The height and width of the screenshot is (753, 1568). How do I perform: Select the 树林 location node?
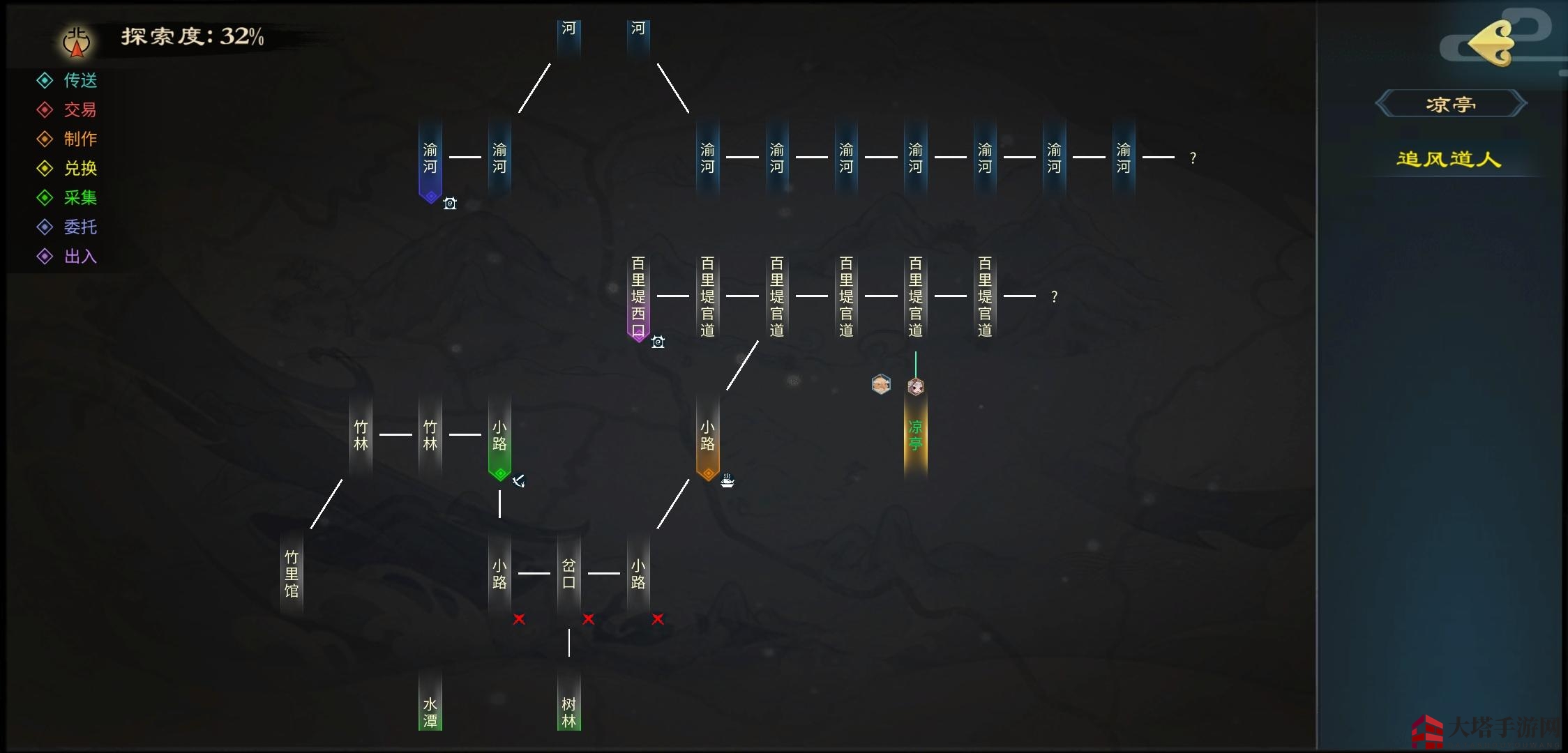tap(569, 711)
